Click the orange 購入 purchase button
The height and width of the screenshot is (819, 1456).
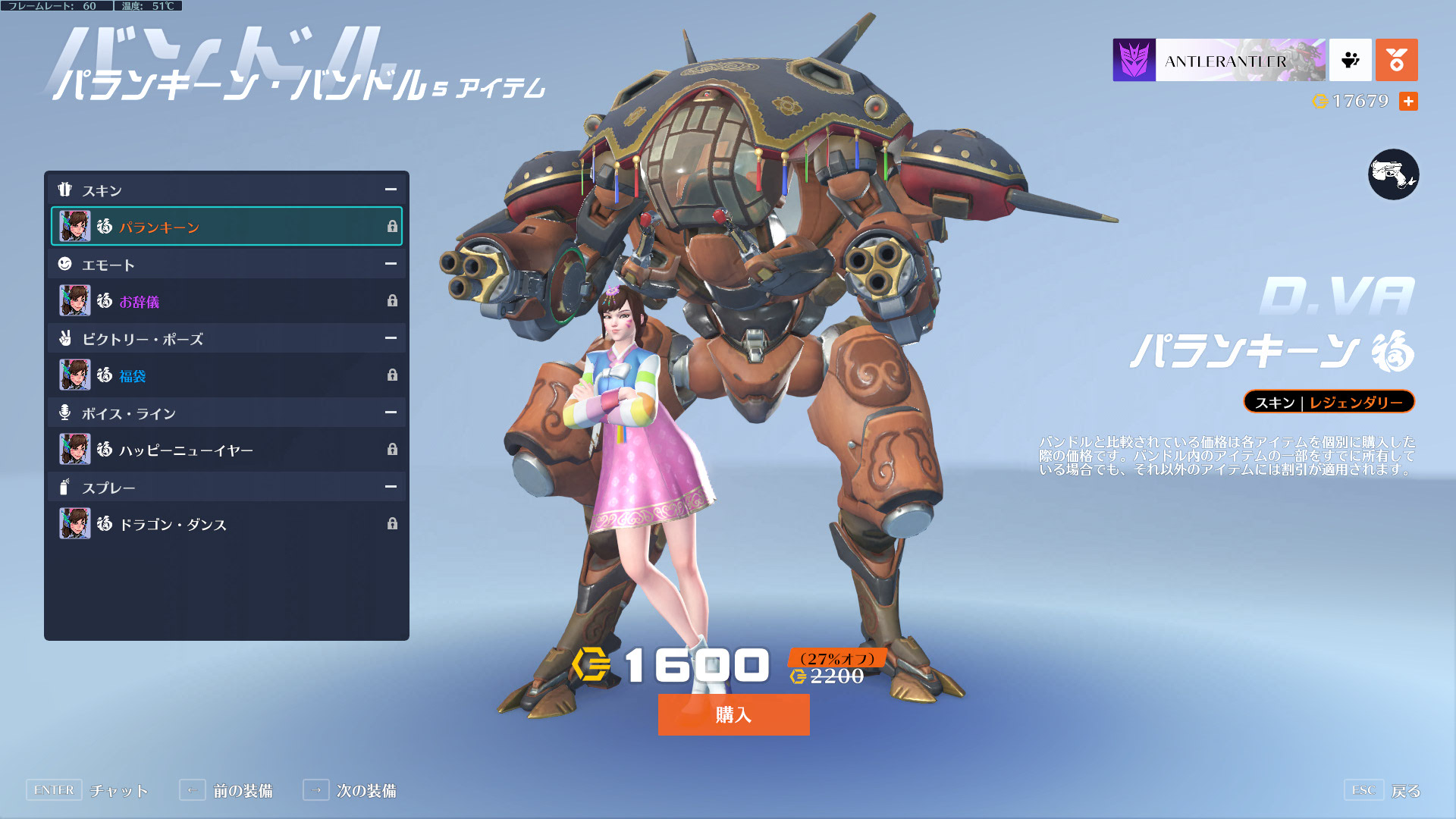(x=733, y=714)
